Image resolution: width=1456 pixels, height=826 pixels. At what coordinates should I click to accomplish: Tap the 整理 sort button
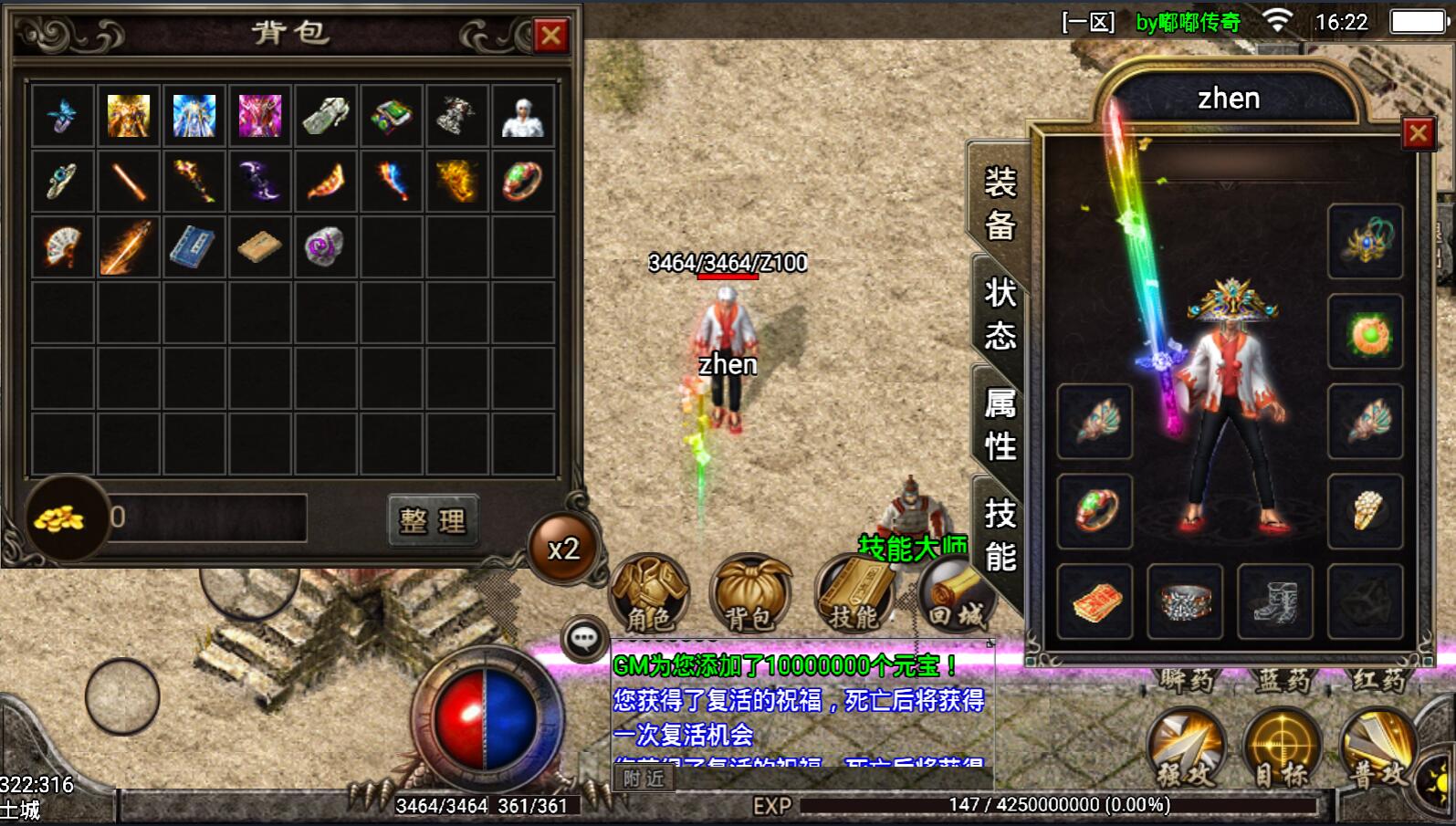(433, 520)
